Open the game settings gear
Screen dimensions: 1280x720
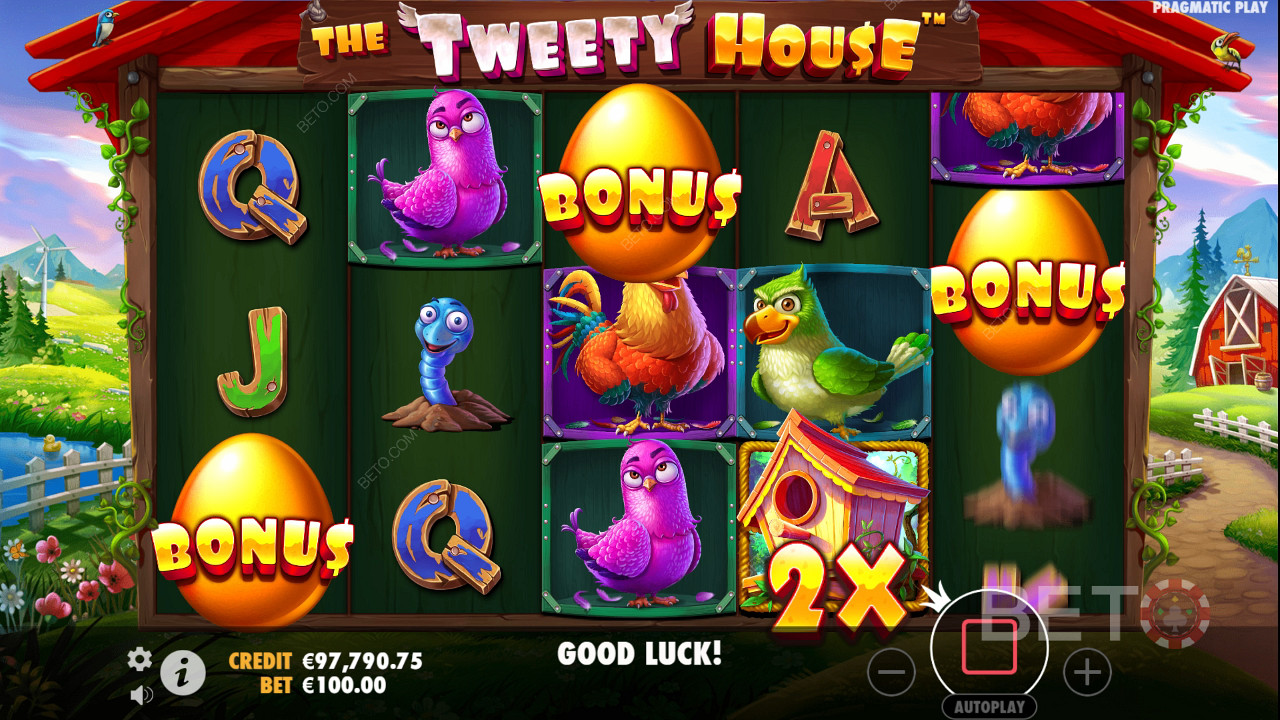[x=139, y=660]
